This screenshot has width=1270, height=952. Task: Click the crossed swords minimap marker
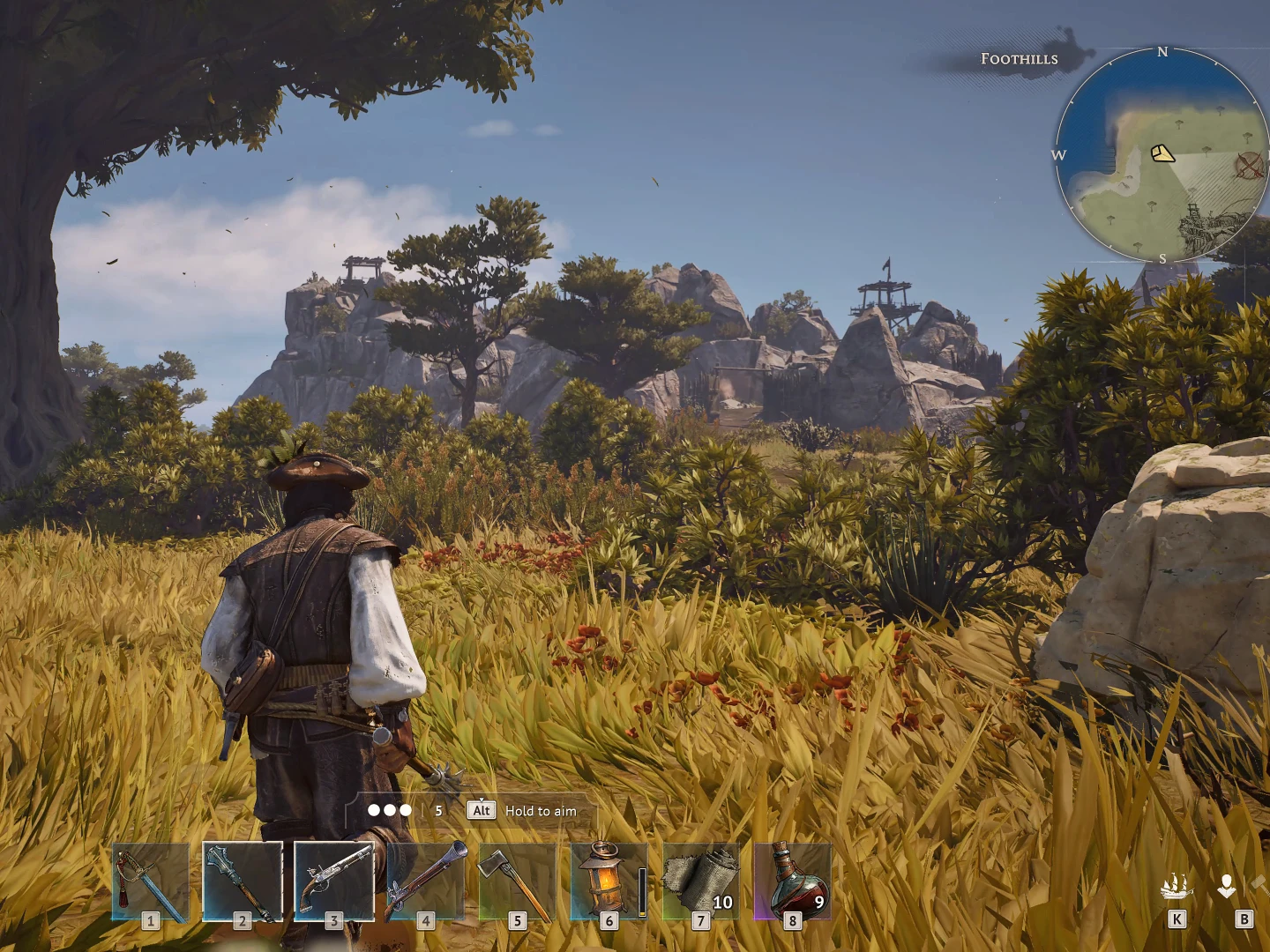(1249, 165)
